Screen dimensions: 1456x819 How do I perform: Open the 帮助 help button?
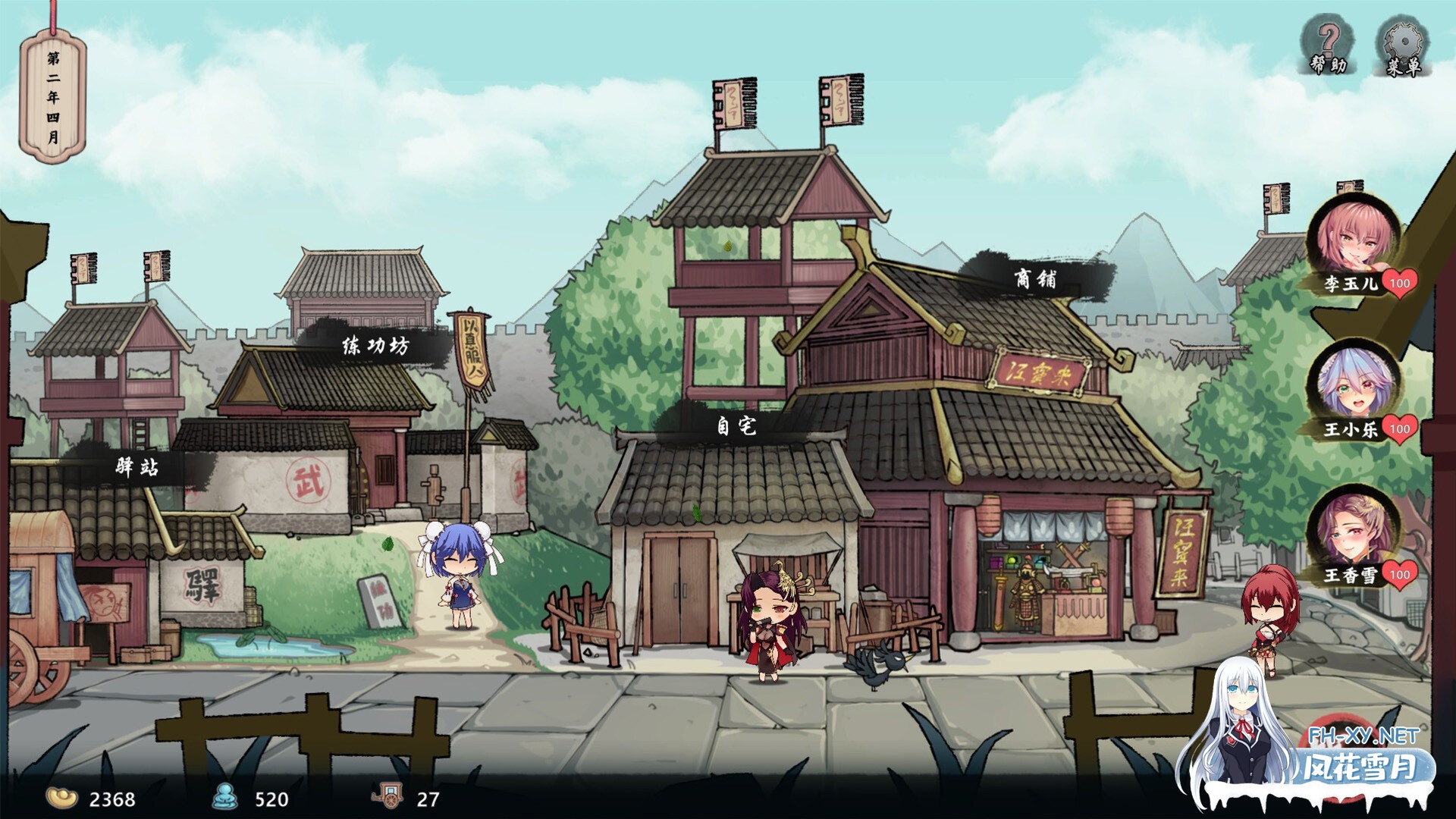(x=1328, y=47)
